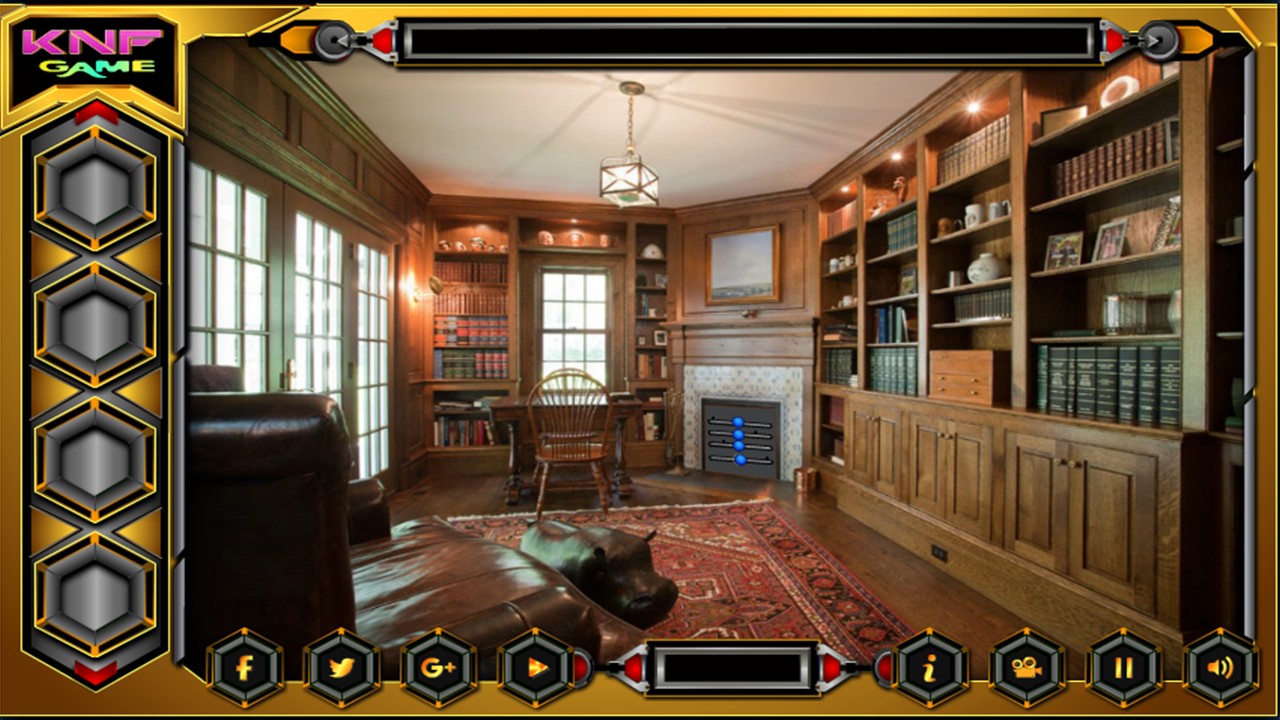This screenshot has height=720, width=1280.
Task: Click the red up arrow above inventory
Action: (96, 112)
